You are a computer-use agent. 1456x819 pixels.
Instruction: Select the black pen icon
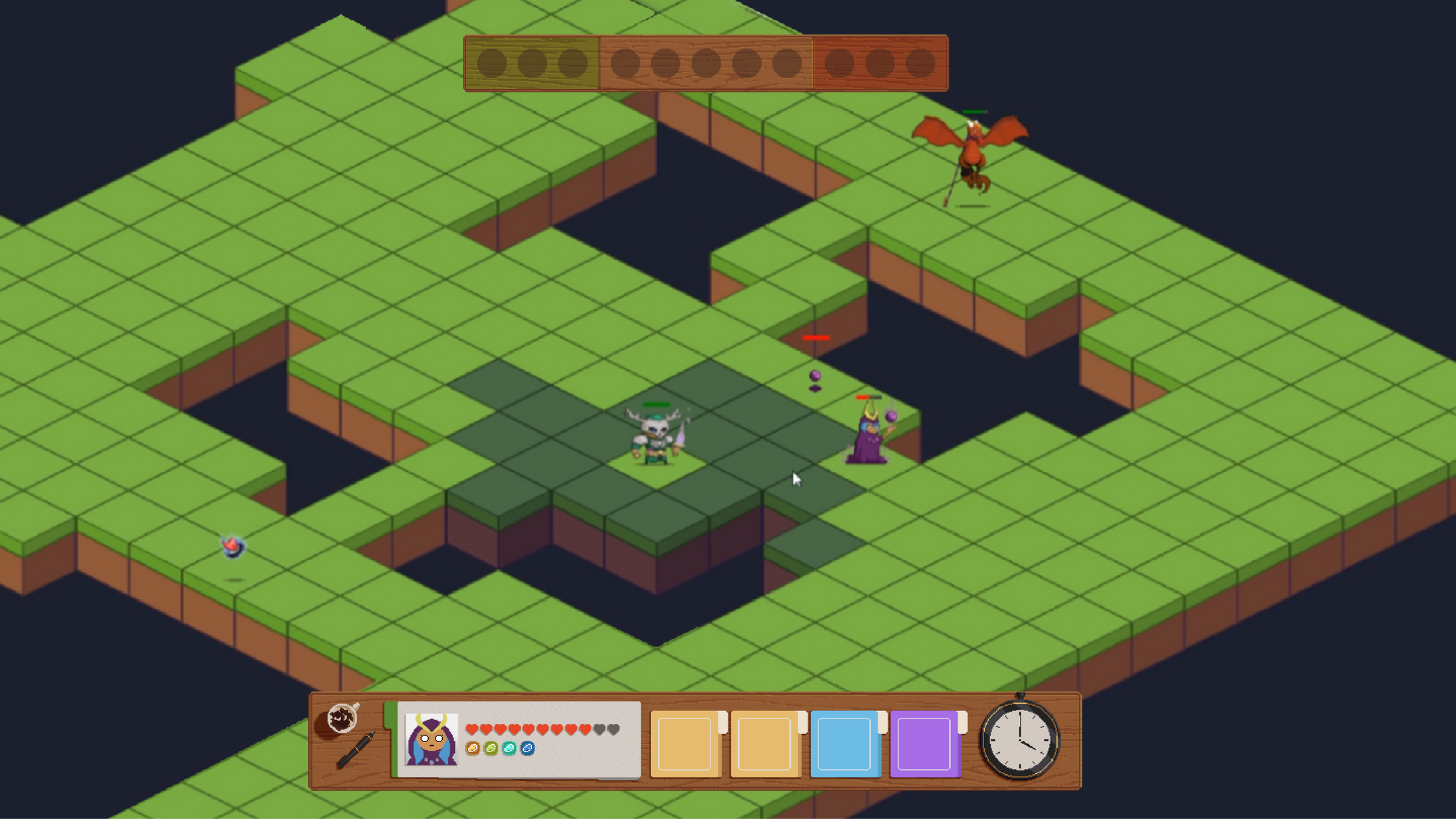(355, 750)
